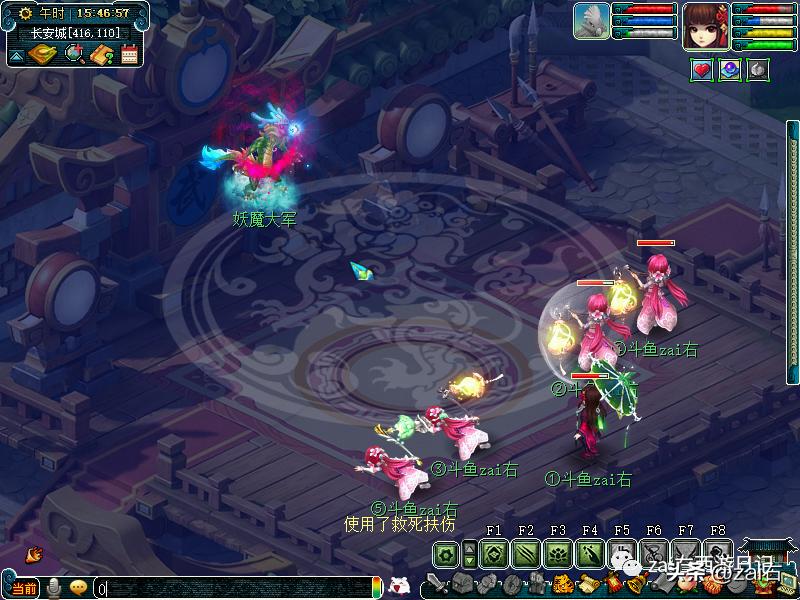Image resolution: width=800 pixels, height=600 pixels.
Task: Open the calendar icon in the top panel
Action: click(129, 55)
